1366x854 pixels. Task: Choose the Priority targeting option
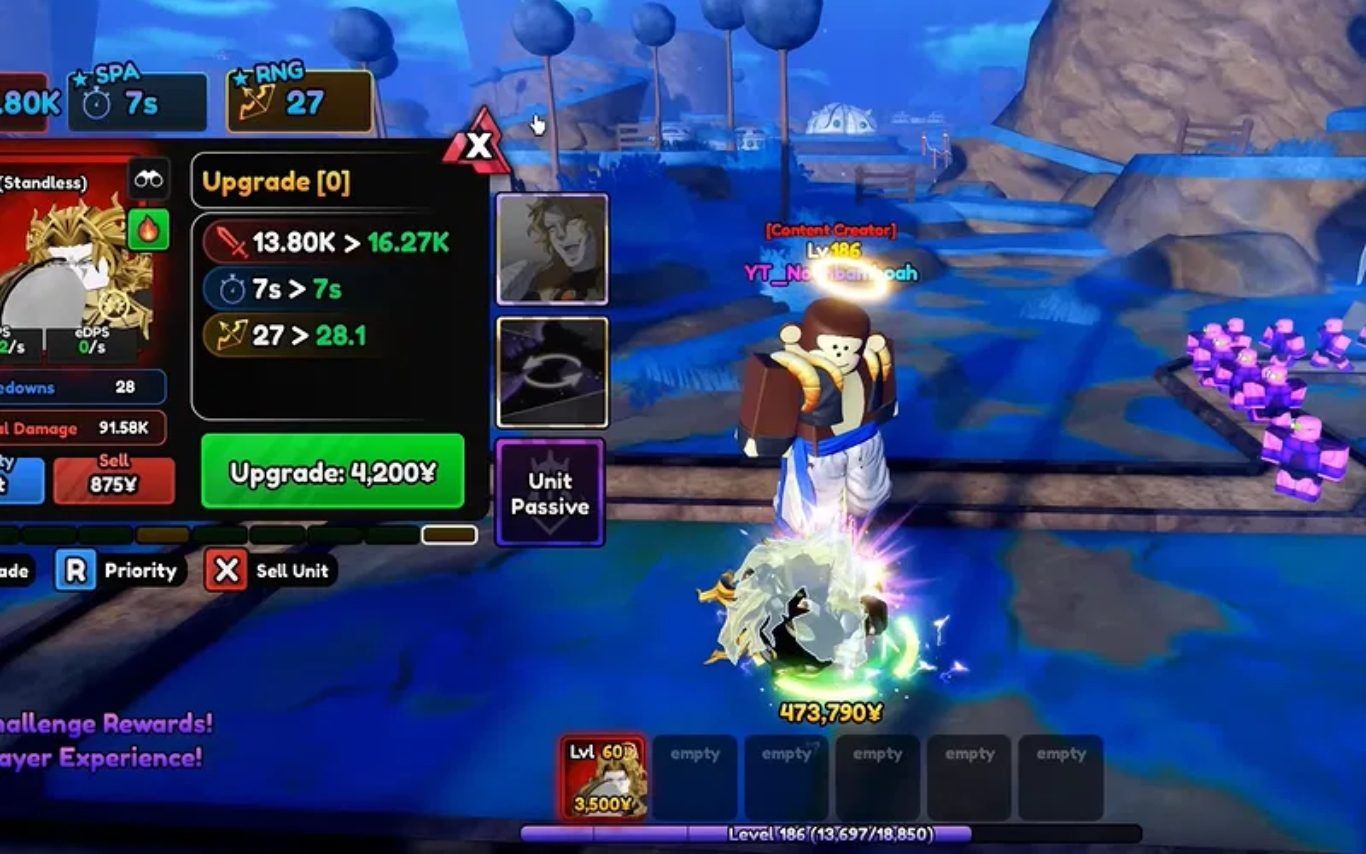(x=120, y=571)
